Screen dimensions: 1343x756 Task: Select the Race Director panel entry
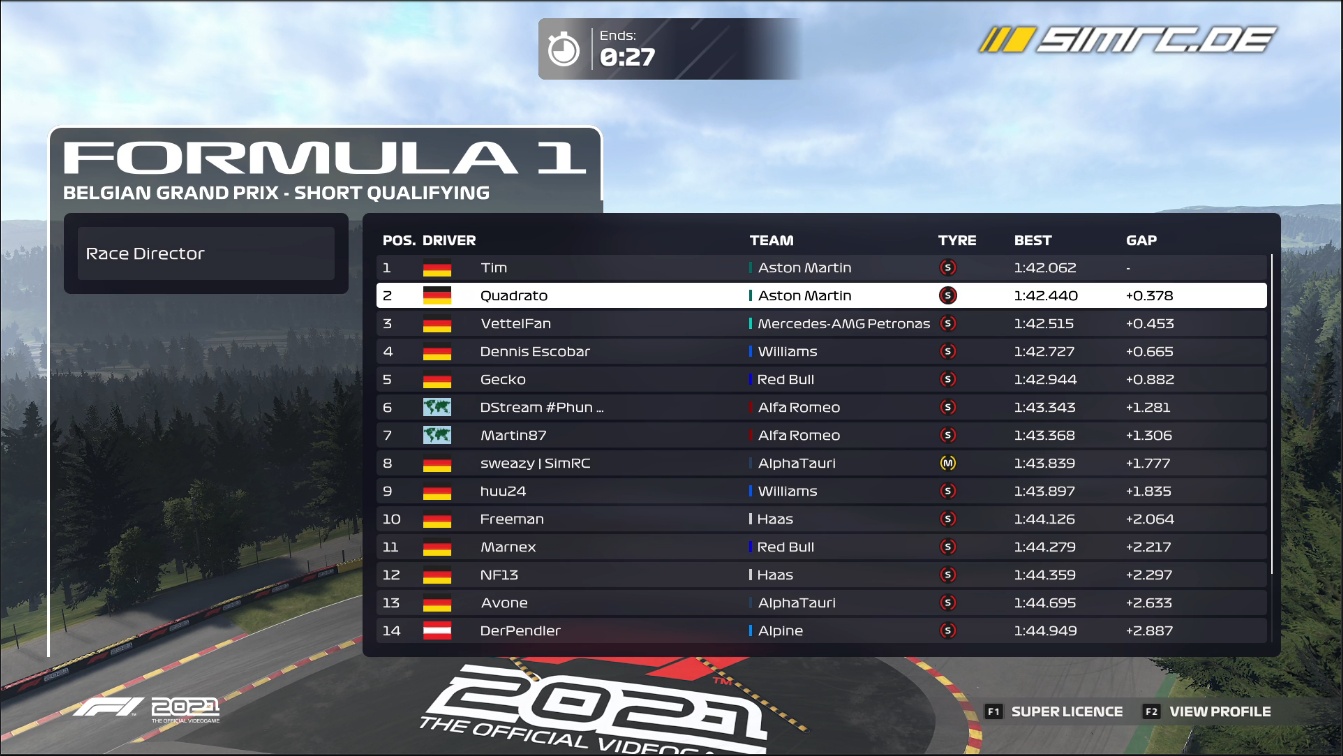[x=206, y=254]
